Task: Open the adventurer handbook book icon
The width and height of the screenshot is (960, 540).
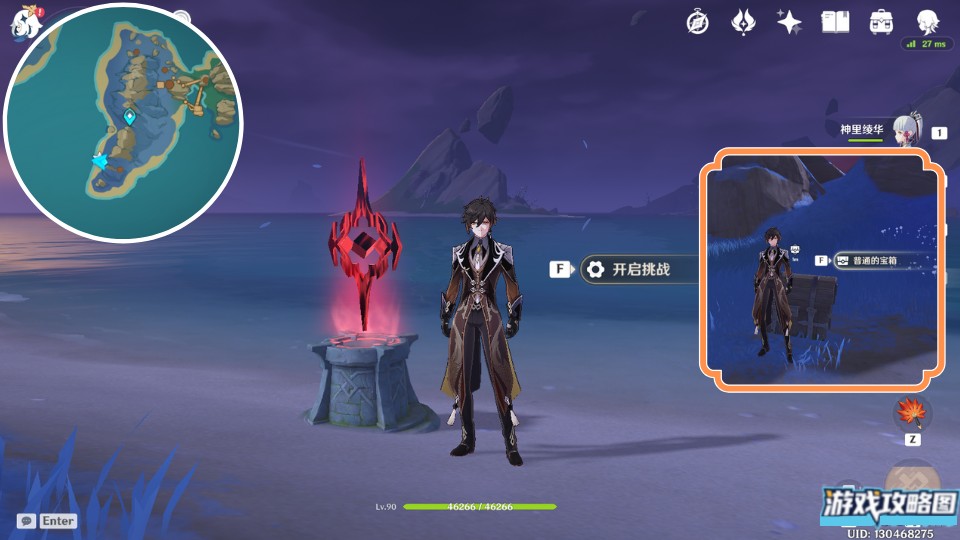Action: pyautogui.click(x=835, y=22)
